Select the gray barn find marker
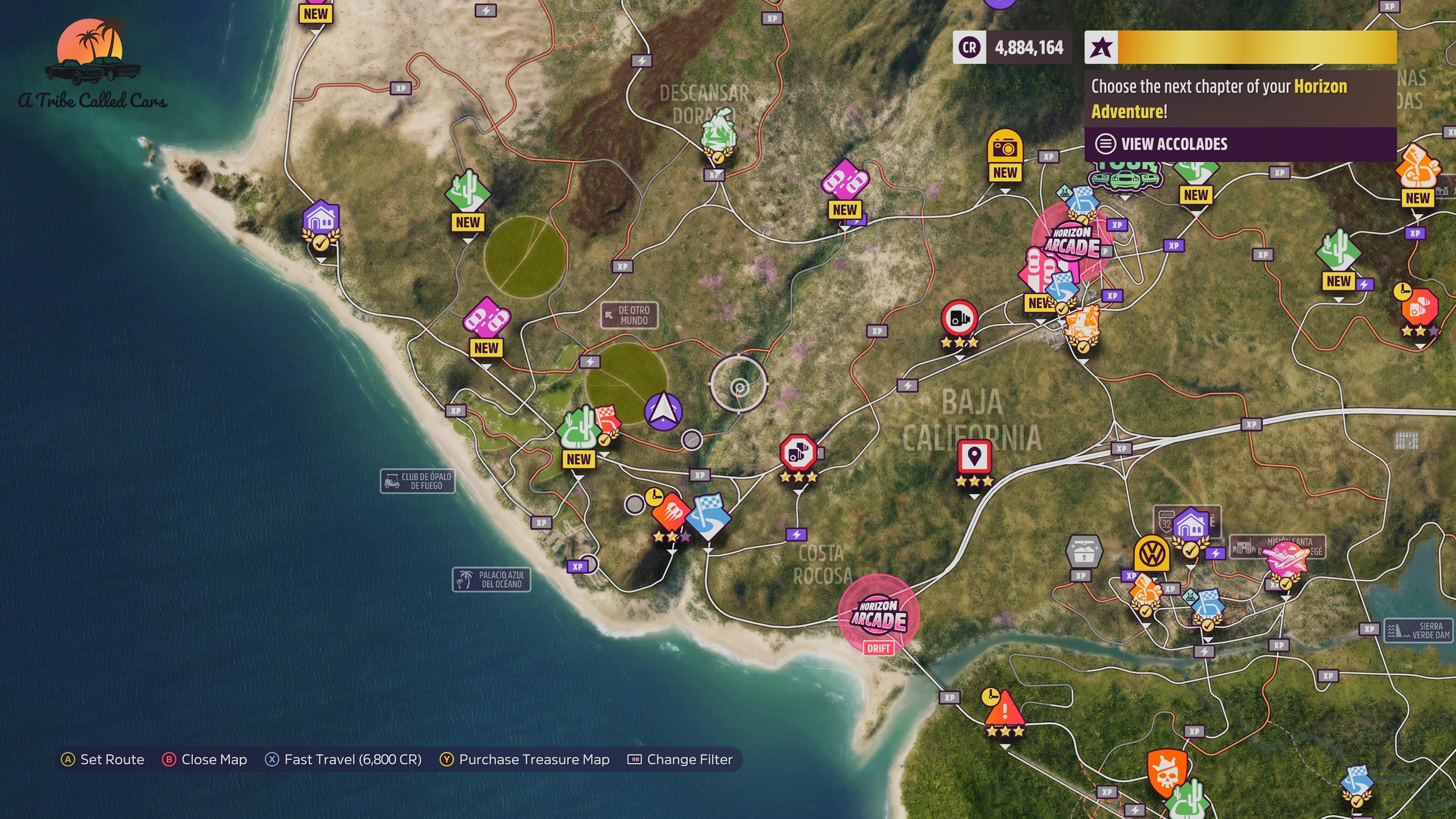Image resolution: width=1456 pixels, height=819 pixels. 1083,550
